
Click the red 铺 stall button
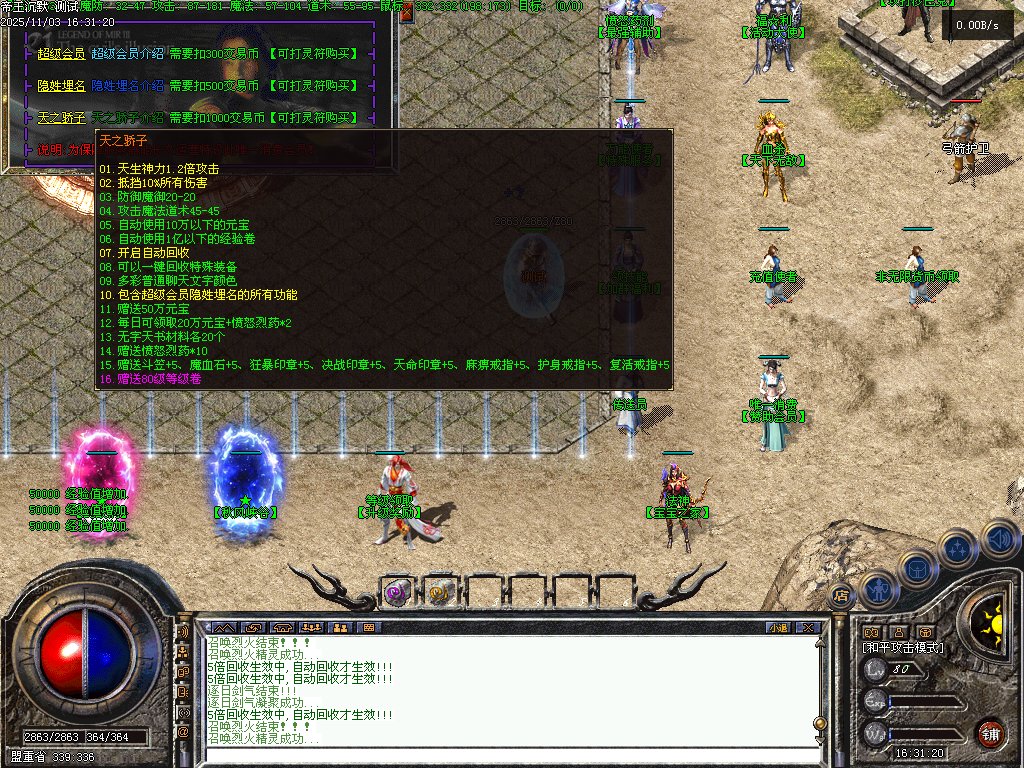(x=990, y=733)
